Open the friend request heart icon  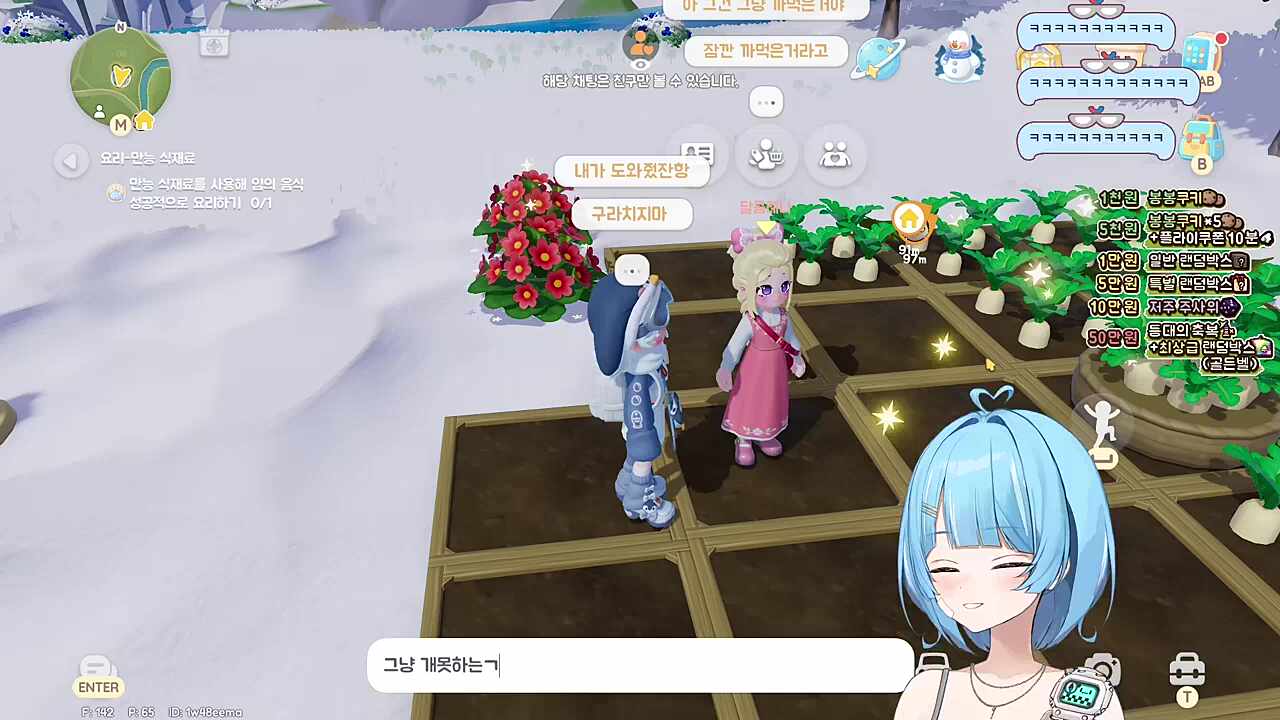coord(836,153)
